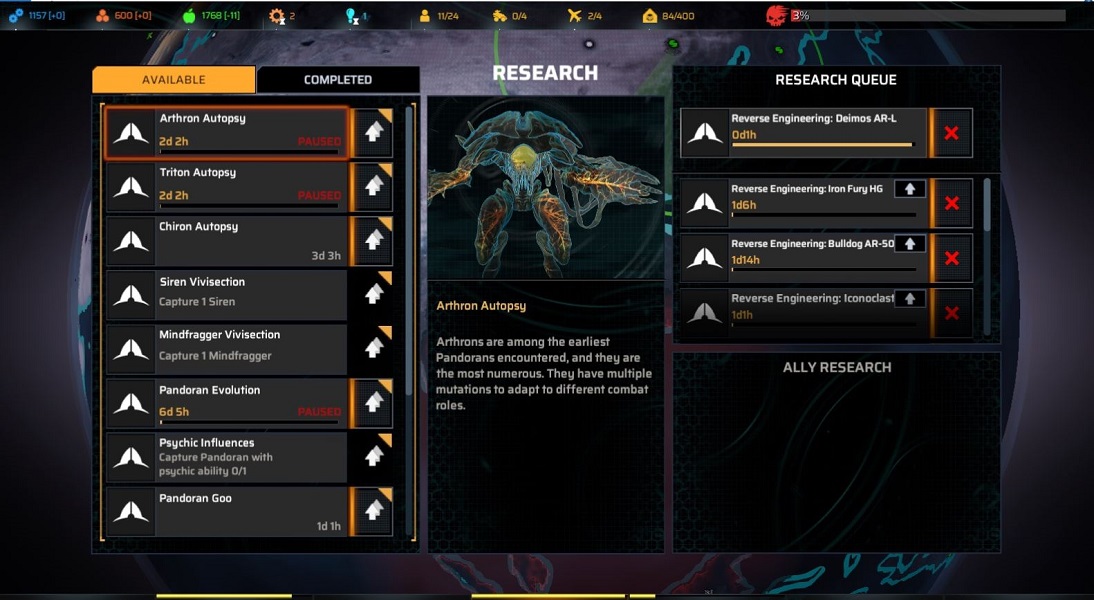Select the Available research tab
This screenshot has width=1094, height=600.
click(x=173, y=80)
